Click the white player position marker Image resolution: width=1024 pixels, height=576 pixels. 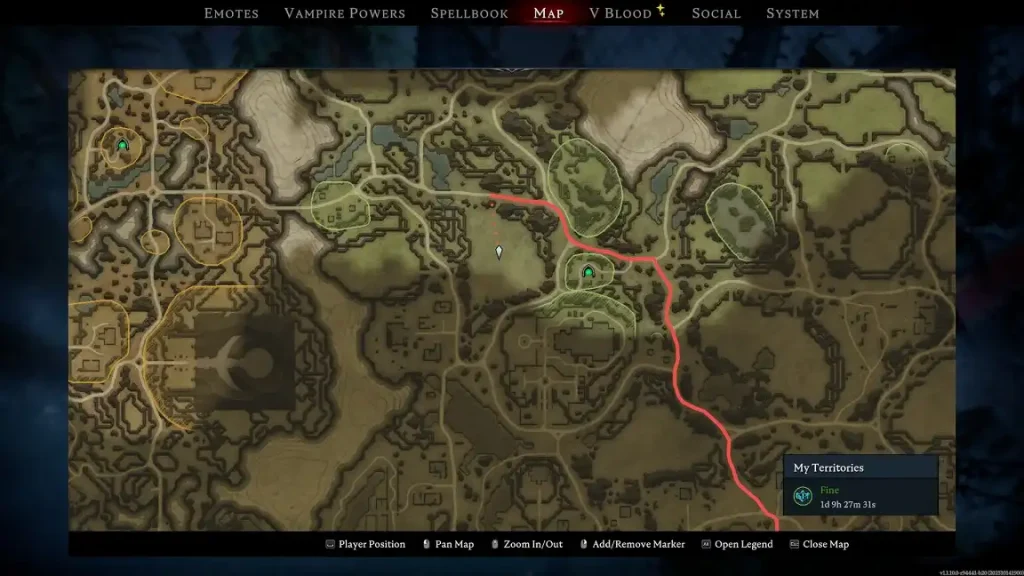tap(499, 252)
